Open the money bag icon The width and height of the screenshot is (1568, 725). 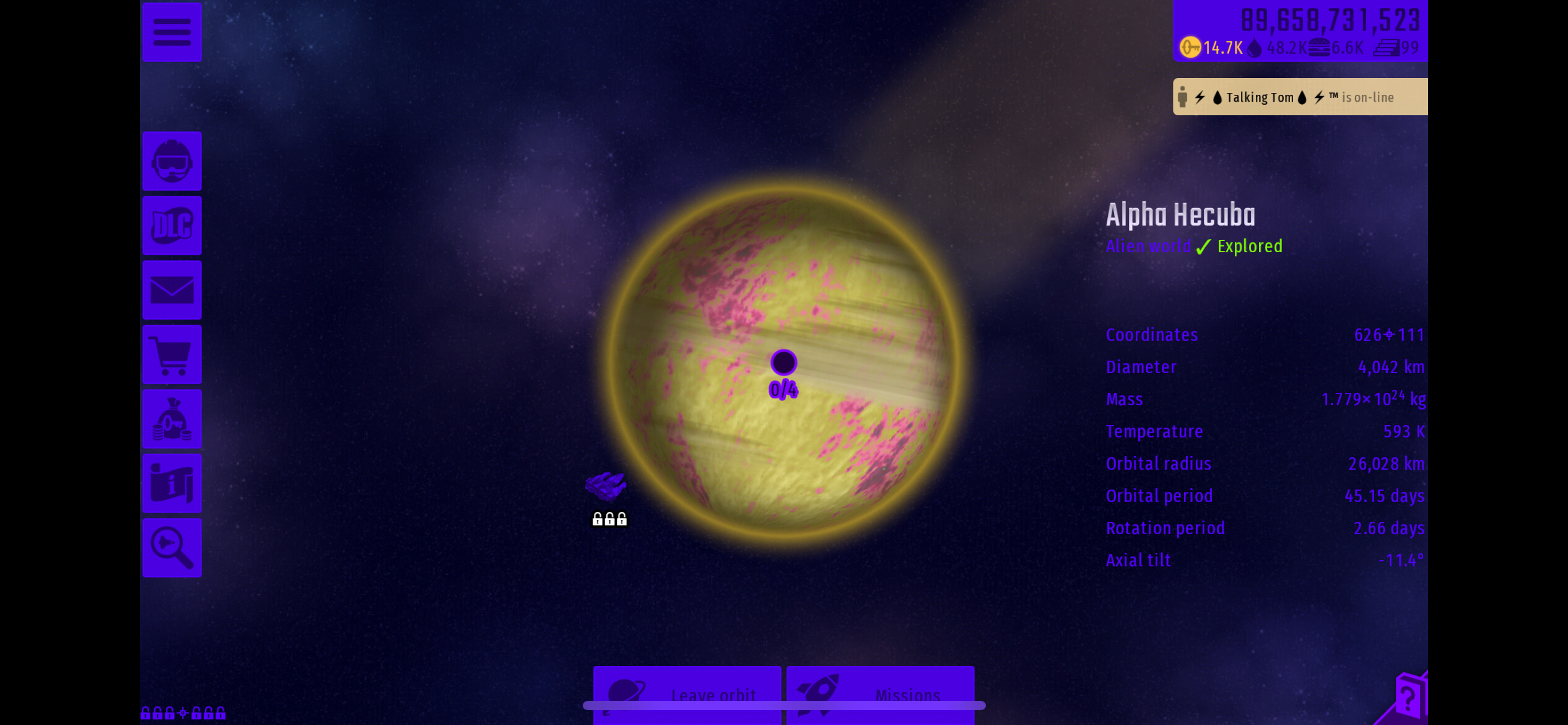click(172, 419)
